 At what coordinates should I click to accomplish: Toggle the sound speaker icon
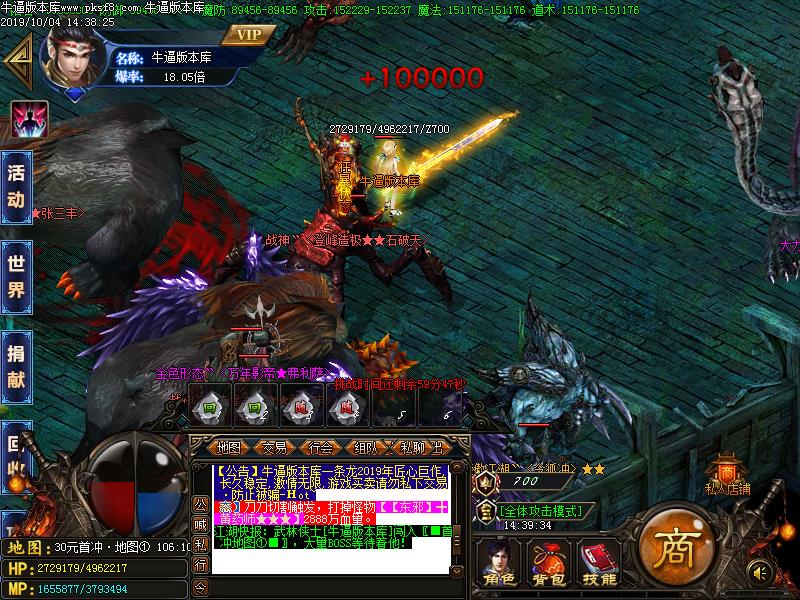[x=759, y=571]
